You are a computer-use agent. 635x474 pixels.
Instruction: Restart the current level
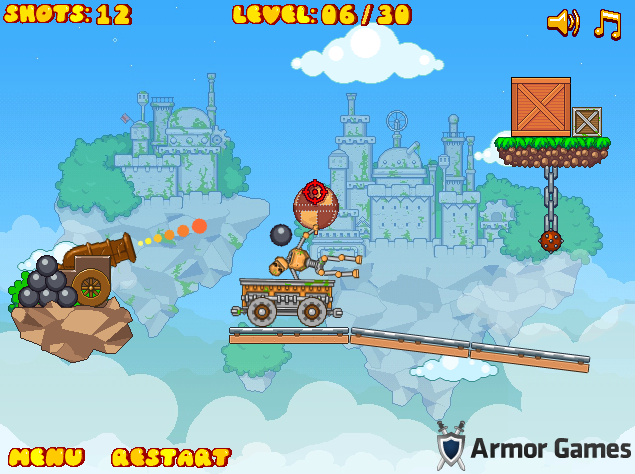pyautogui.click(x=171, y=457)
